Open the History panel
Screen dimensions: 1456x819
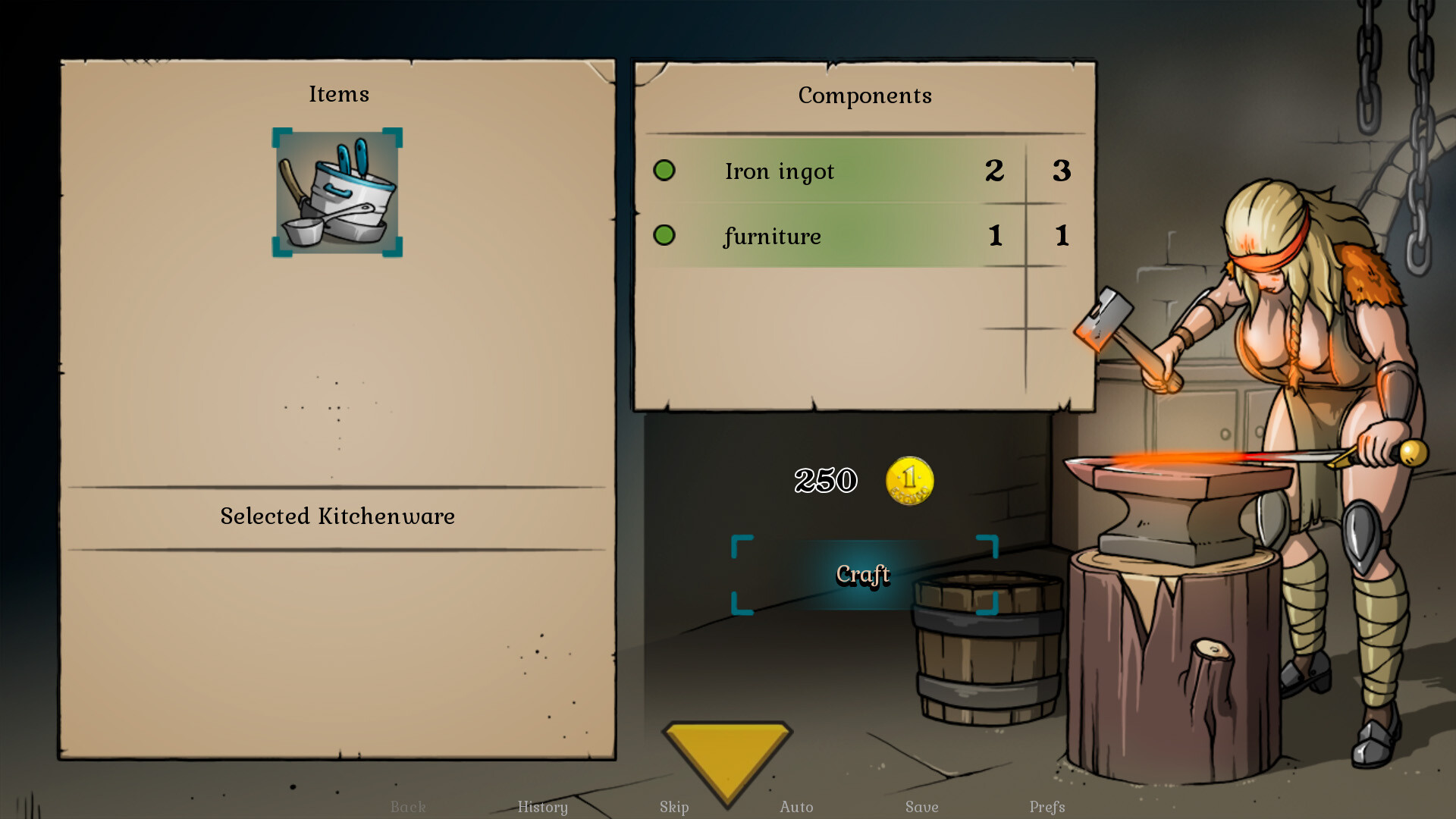[543, 807]
